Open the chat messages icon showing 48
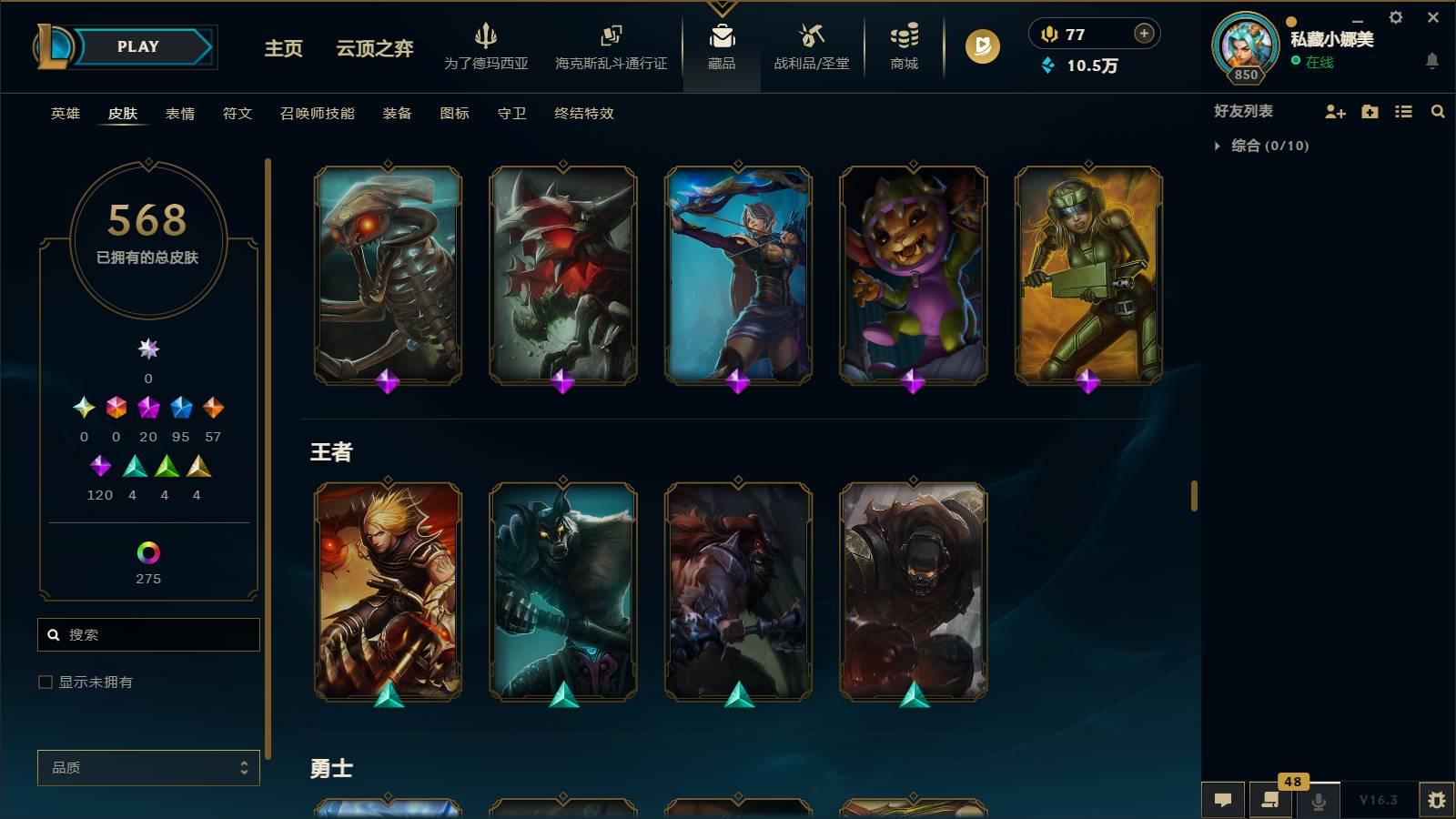The width and height of the screenshot is (1456, 819). click(1270, 800)
